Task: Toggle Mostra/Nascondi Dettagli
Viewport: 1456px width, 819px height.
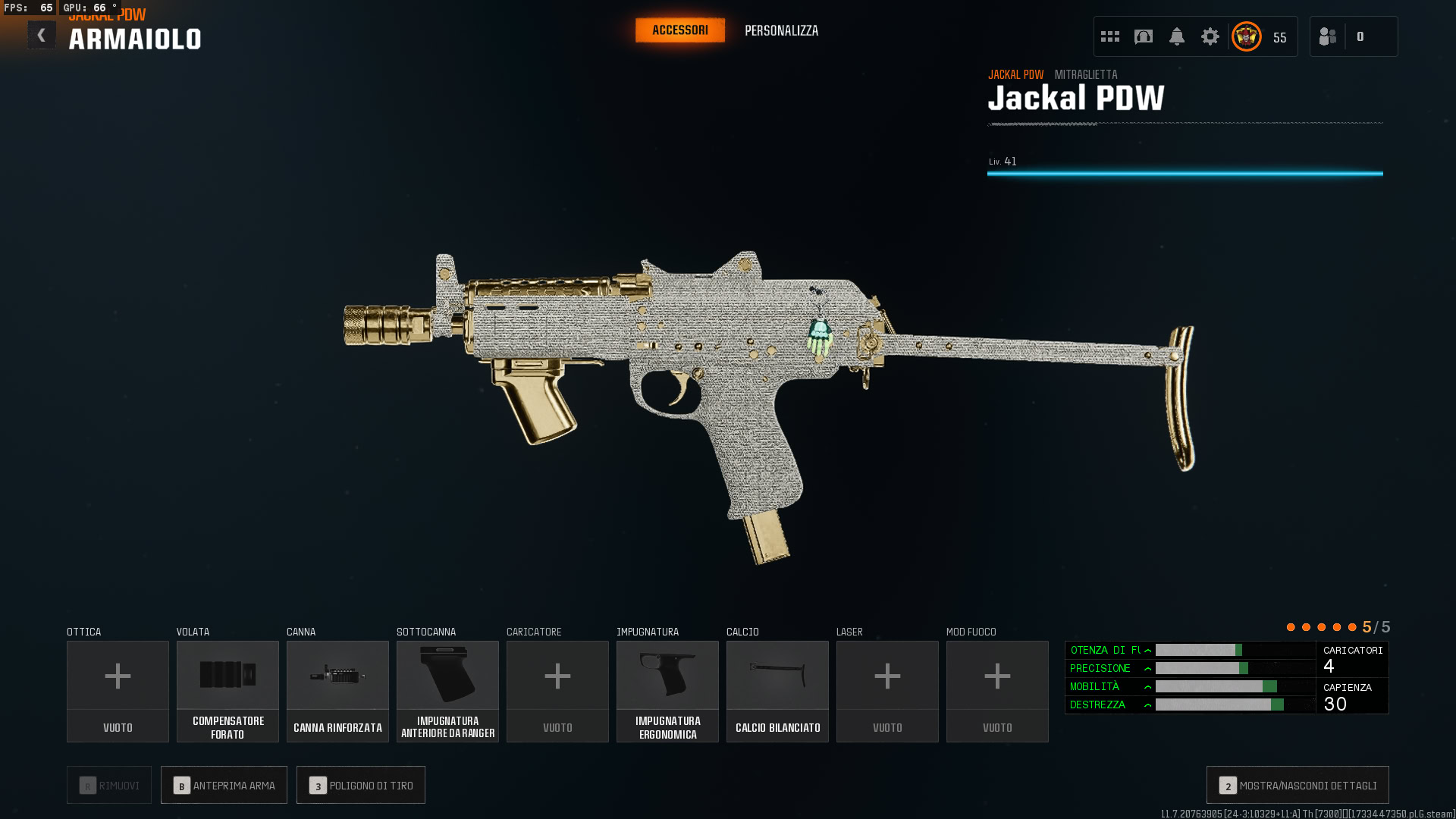Action: coord(1298,785)
